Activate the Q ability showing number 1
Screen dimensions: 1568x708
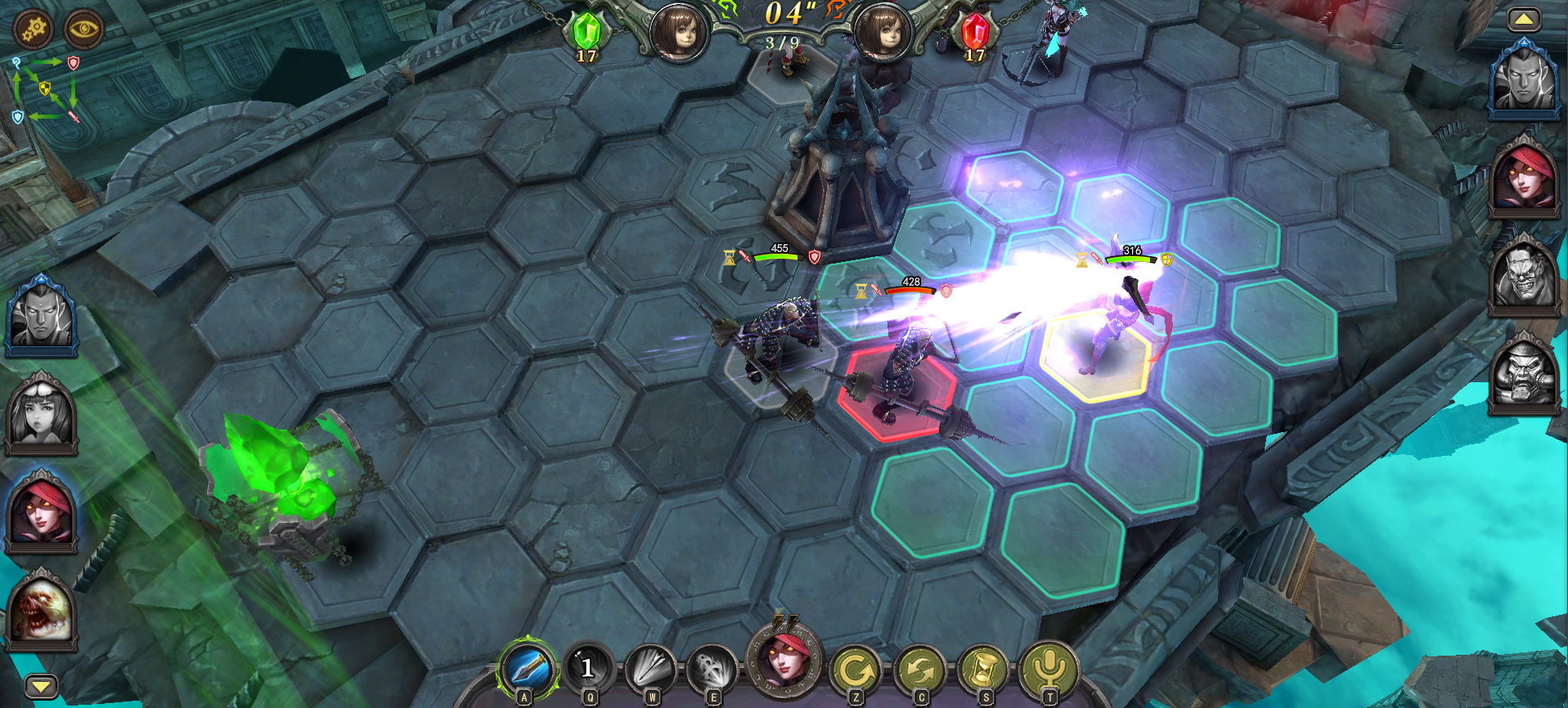point(588,669)
